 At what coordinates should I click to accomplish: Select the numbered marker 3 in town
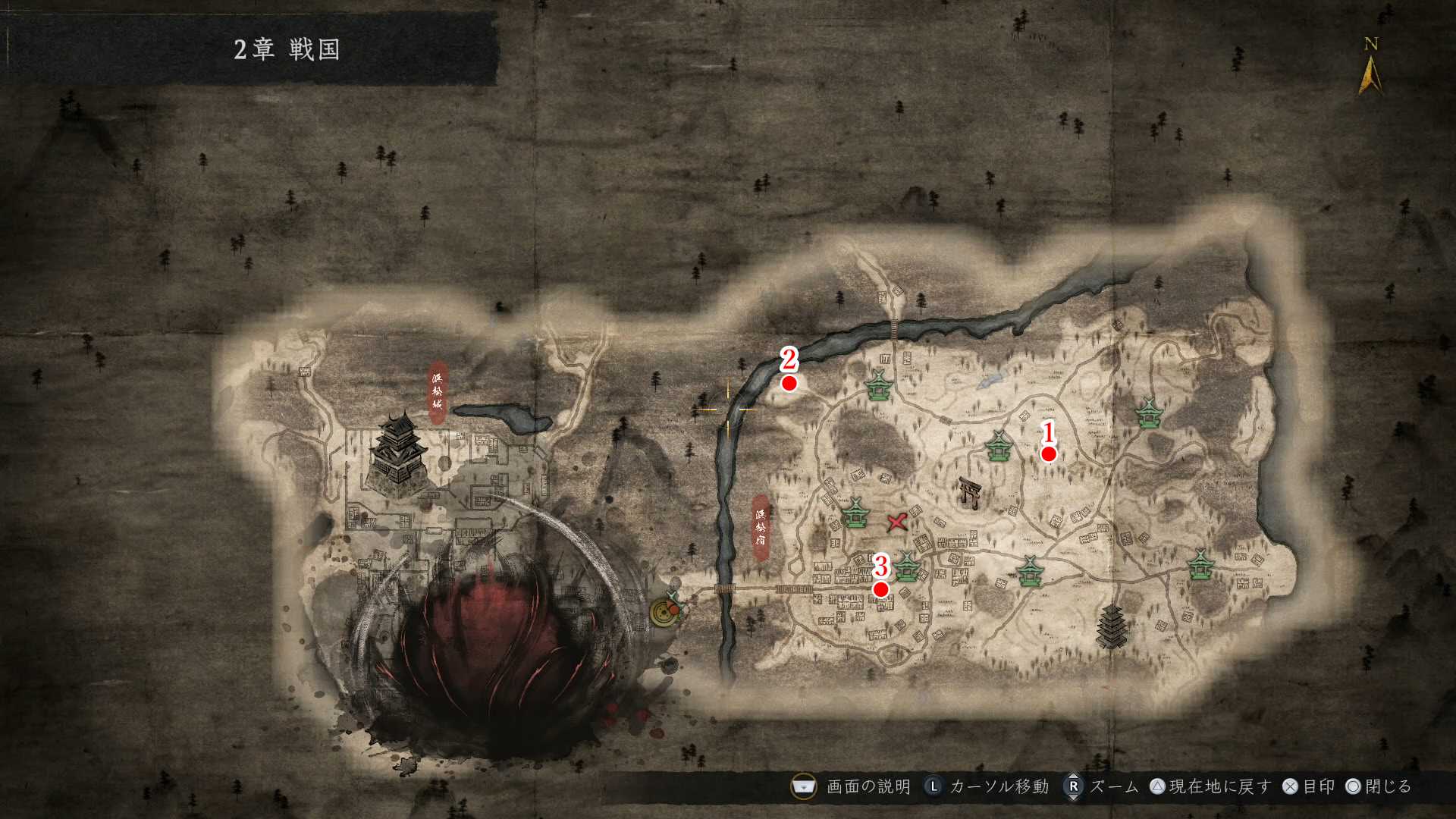coord(880,589)
